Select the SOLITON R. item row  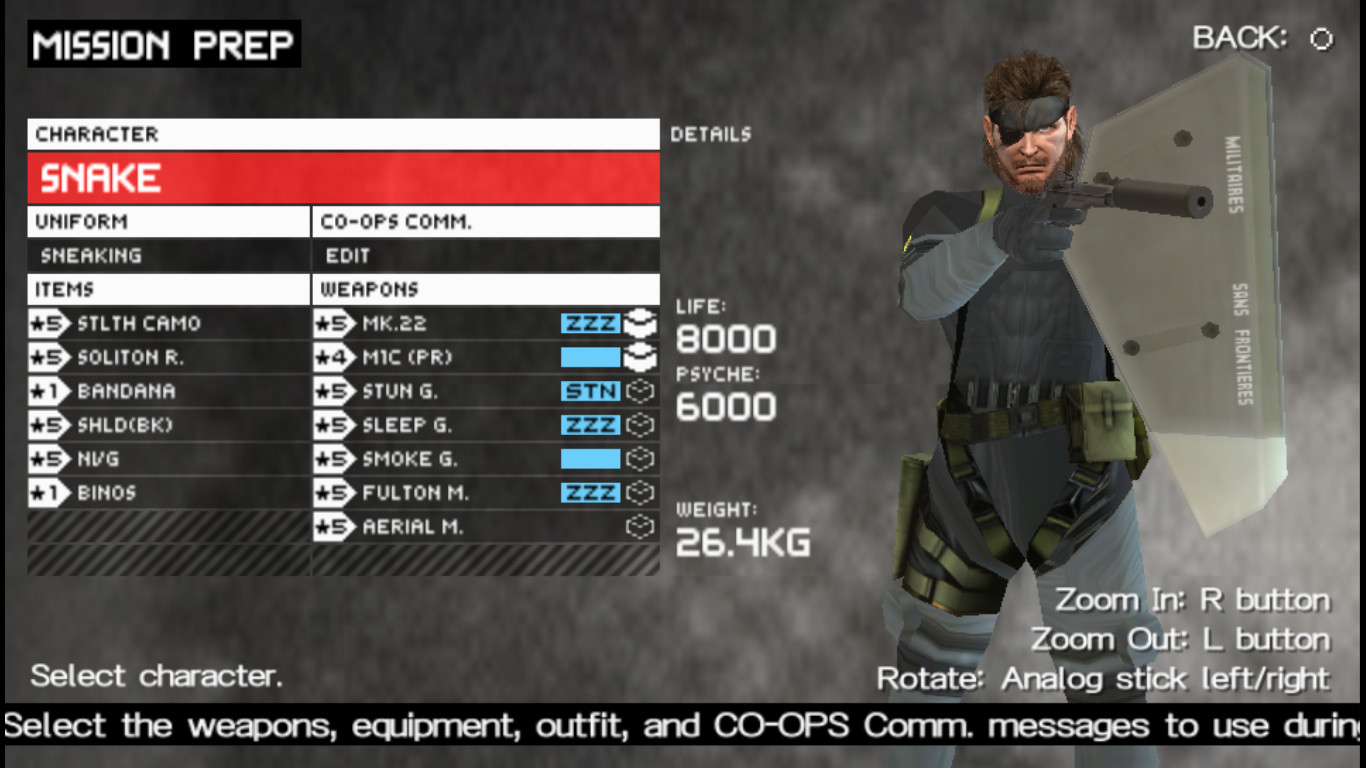point(150,357)
